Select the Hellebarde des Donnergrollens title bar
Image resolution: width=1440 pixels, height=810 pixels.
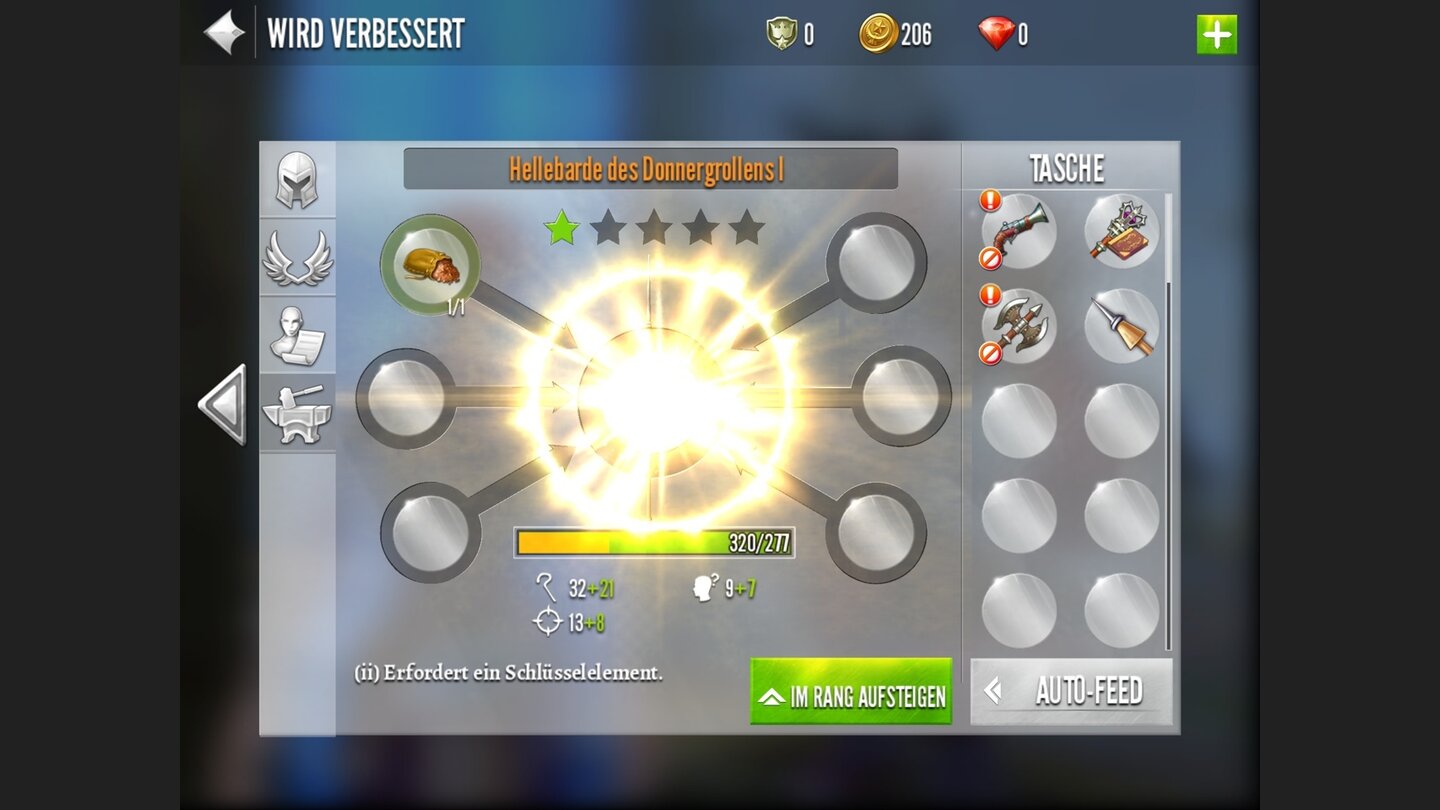(651, 169)
